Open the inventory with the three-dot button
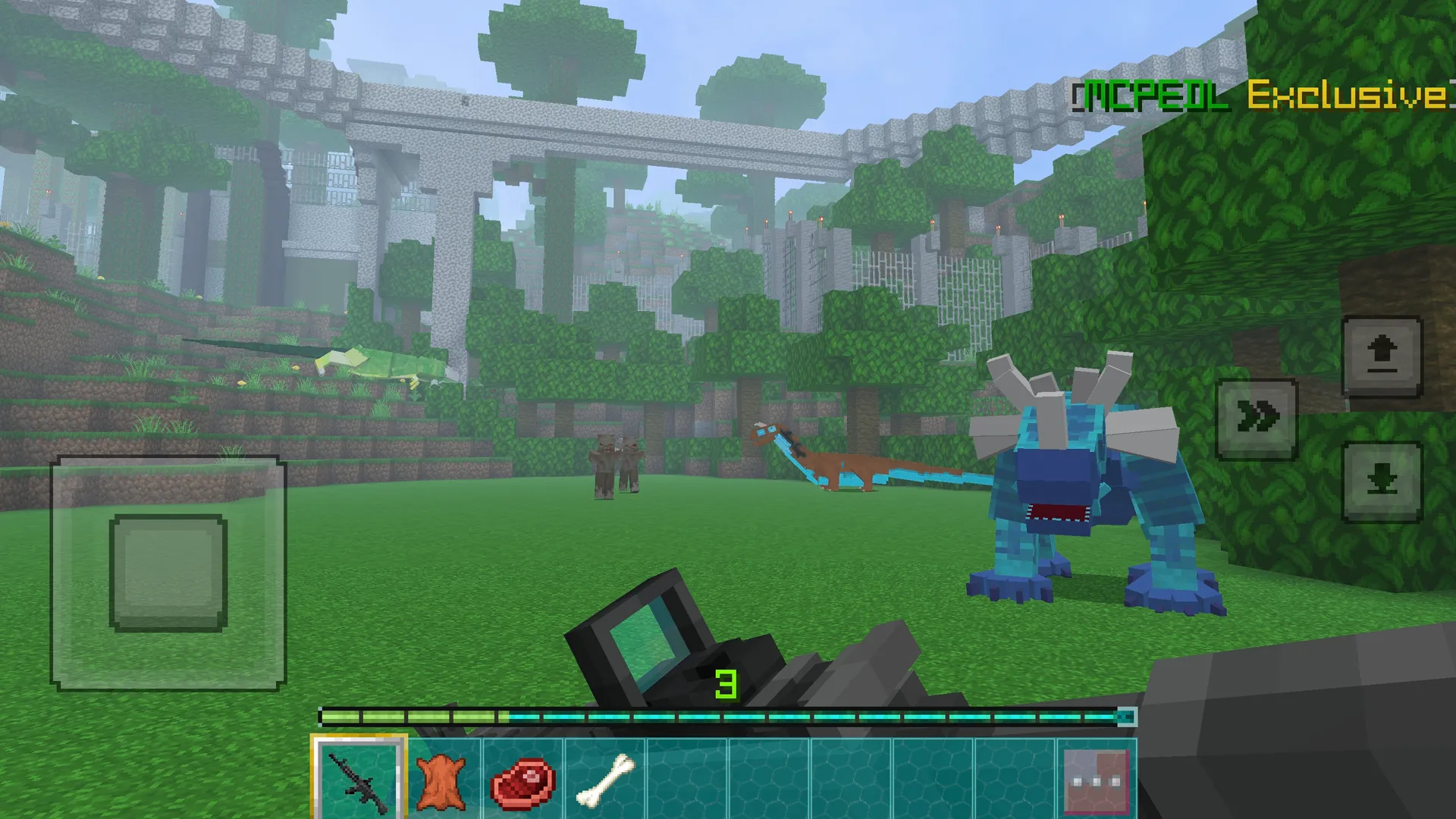The height and width of the screenshot is (819, 1456). [x=1096, y=781]
